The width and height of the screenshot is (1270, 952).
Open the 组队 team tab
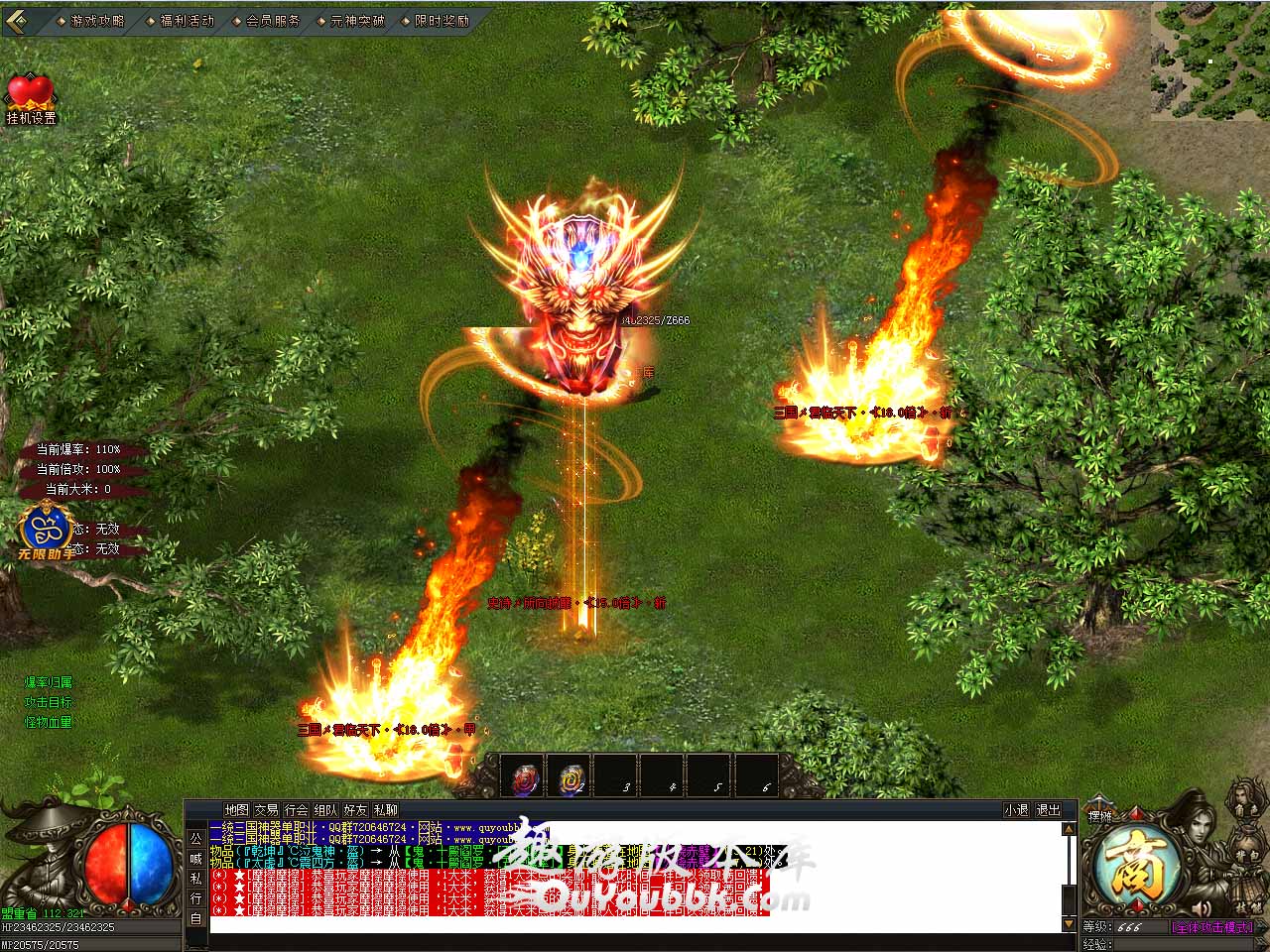[325, 810]
